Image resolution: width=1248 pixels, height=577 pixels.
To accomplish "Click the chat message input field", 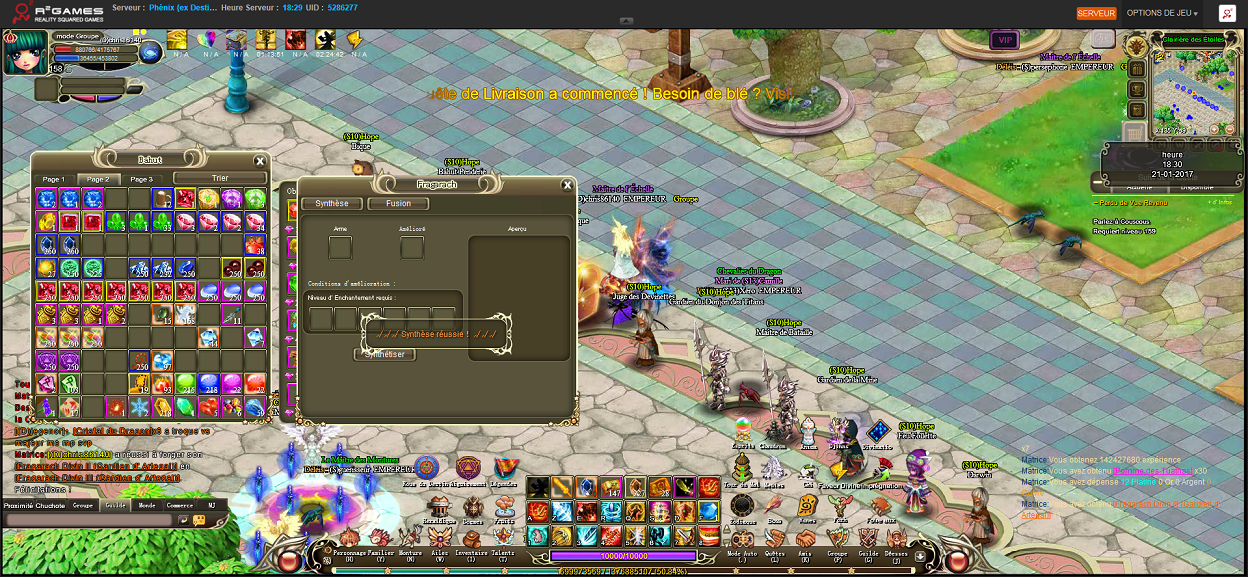I will coord(90,521).
